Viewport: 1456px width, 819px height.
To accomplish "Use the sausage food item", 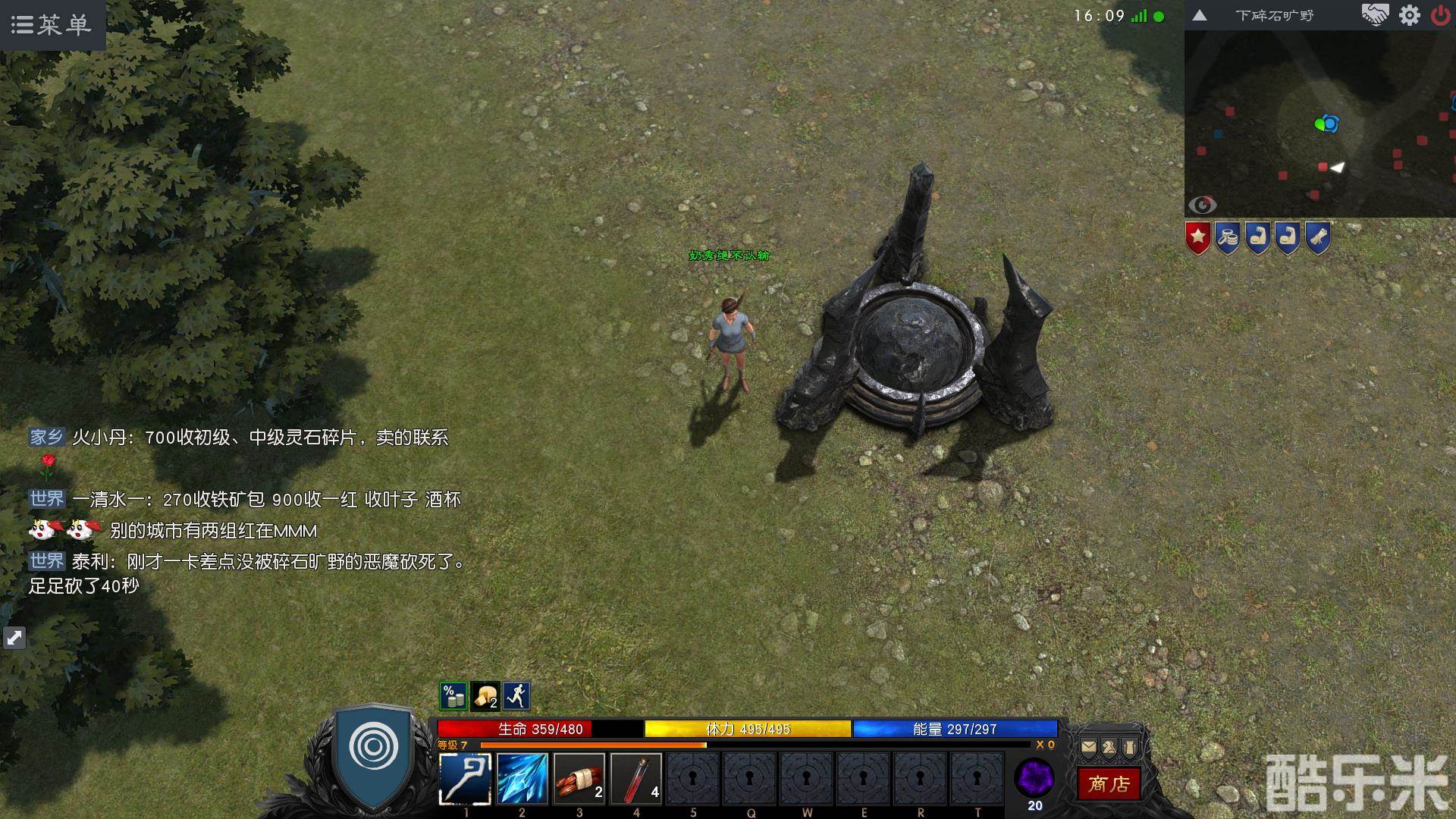I will pyautogui.click(x=579, y=778).
